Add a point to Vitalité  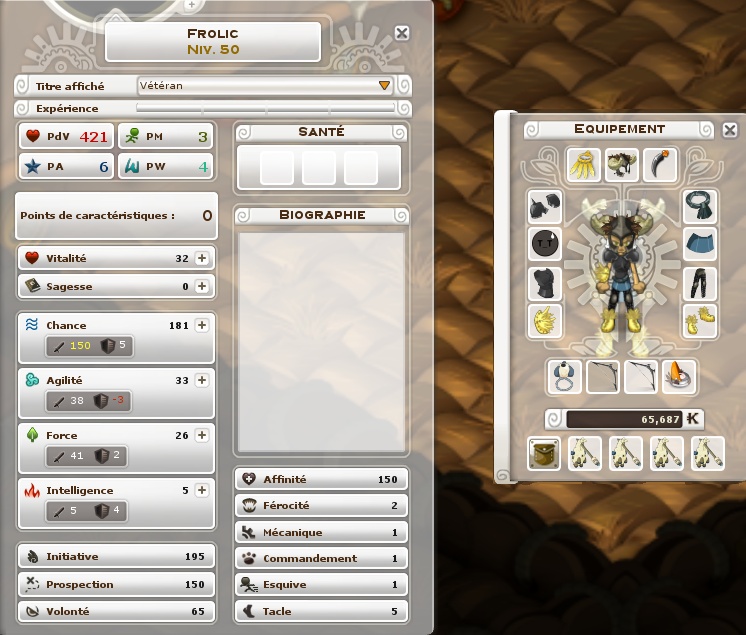tap(202, 258)
